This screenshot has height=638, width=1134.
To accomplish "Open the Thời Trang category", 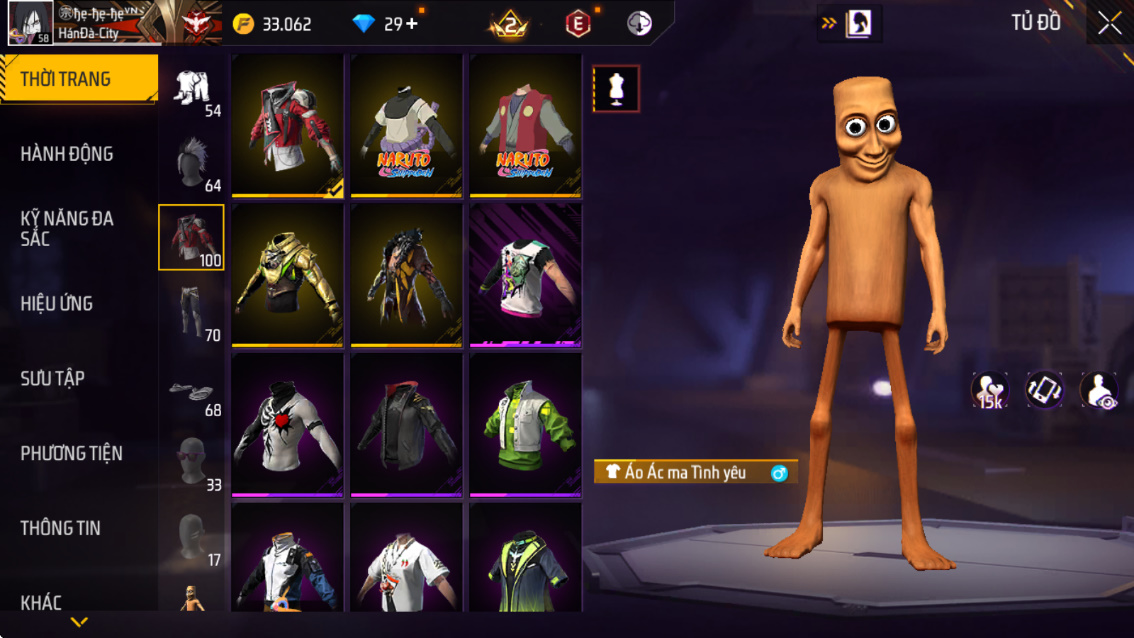I will coord(78,79).
